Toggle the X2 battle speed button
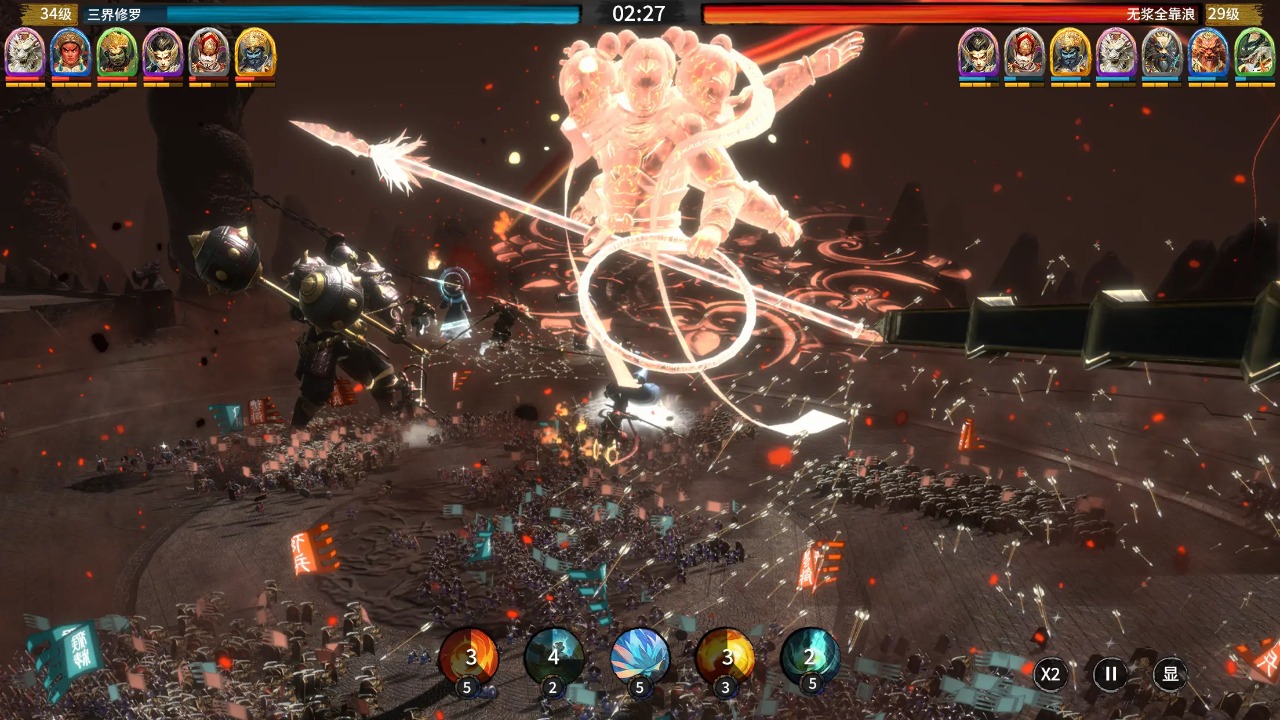 1050,674
